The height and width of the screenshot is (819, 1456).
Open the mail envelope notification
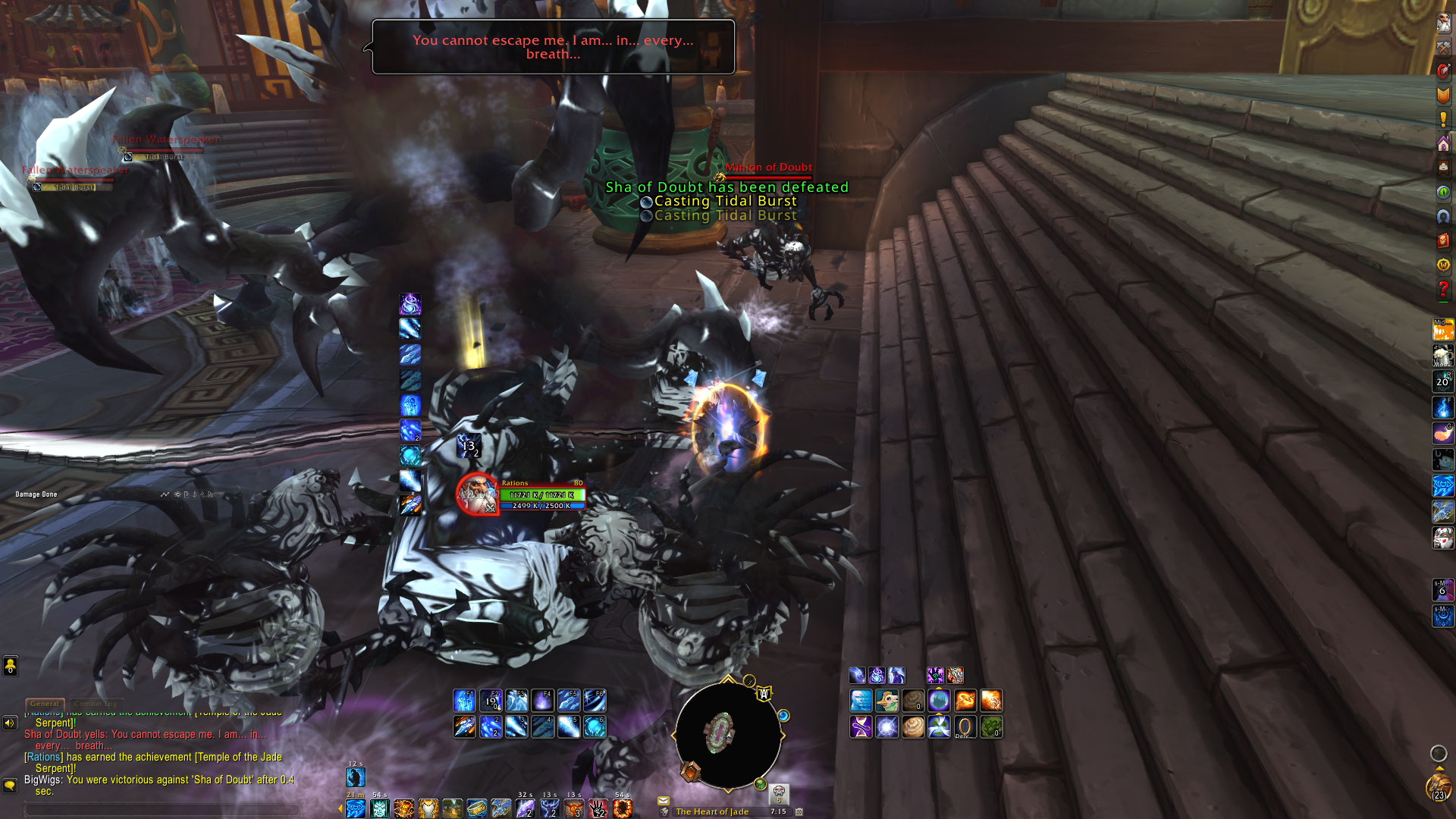pos(664,800)
